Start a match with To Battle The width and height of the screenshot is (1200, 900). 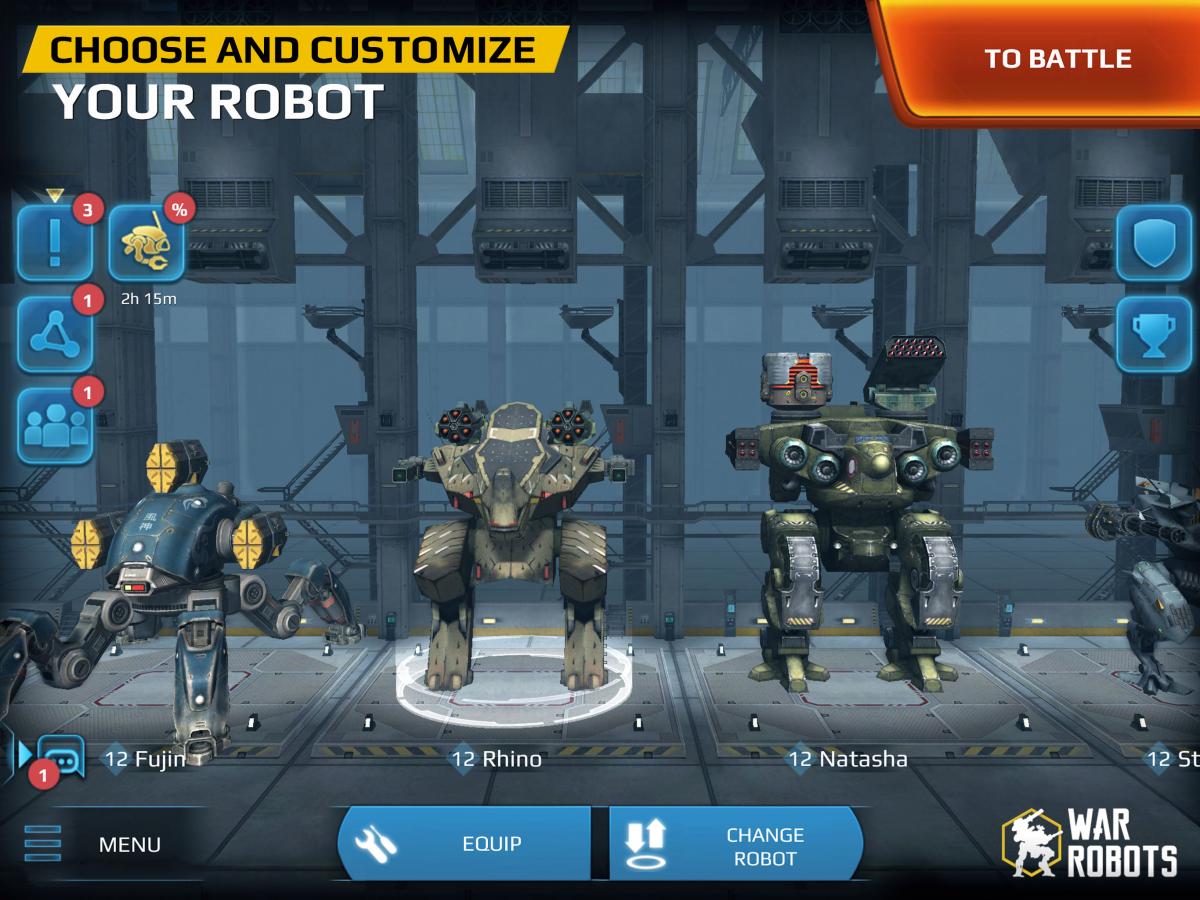pos(1056,58)
